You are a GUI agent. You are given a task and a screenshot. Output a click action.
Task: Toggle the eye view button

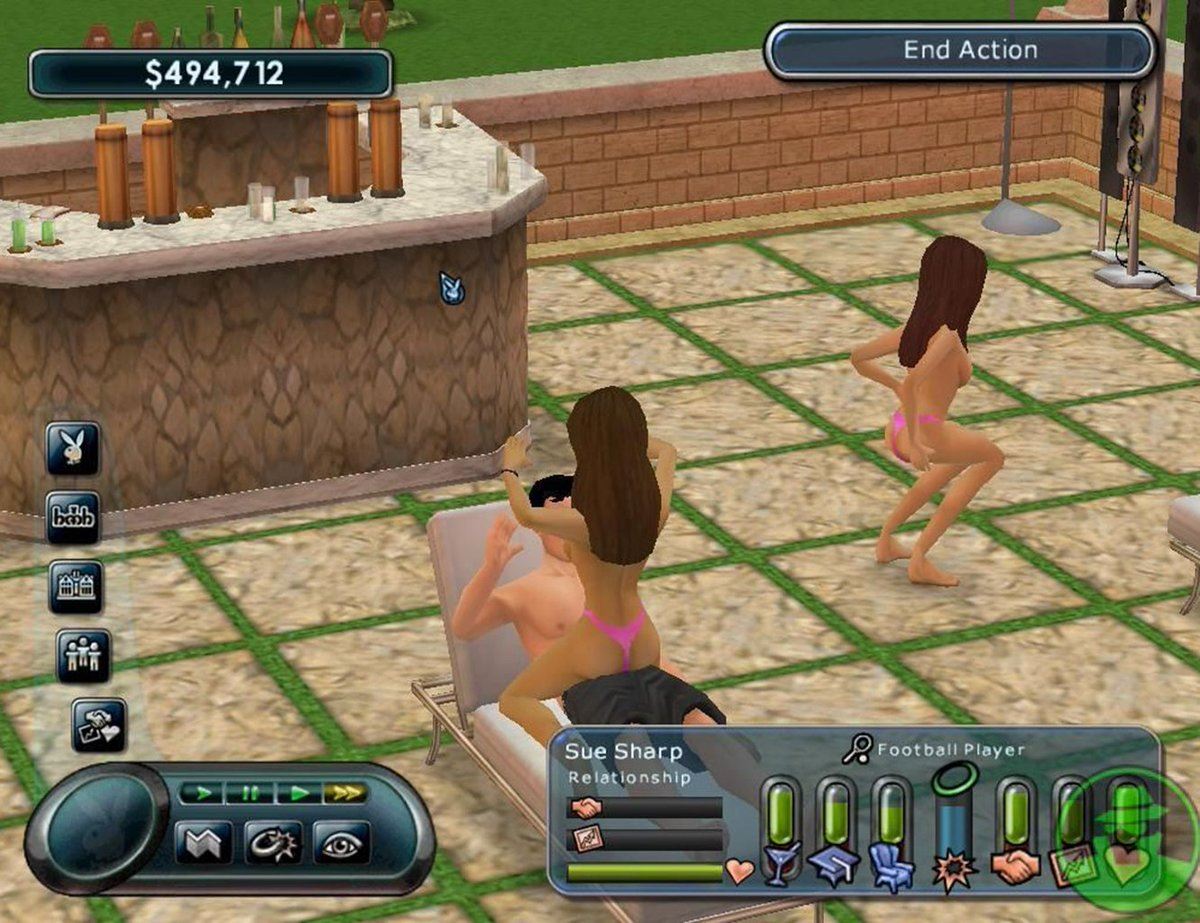coord(341,842)
